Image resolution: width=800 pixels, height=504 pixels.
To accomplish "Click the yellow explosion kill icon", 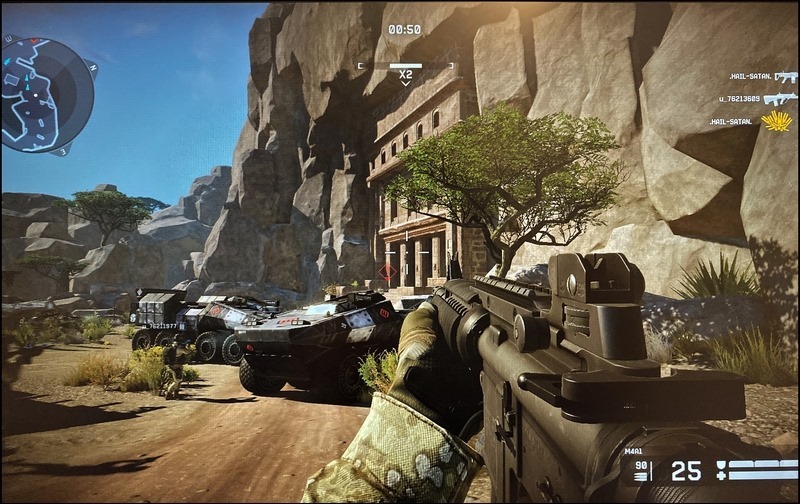I will tap(776, 122).
